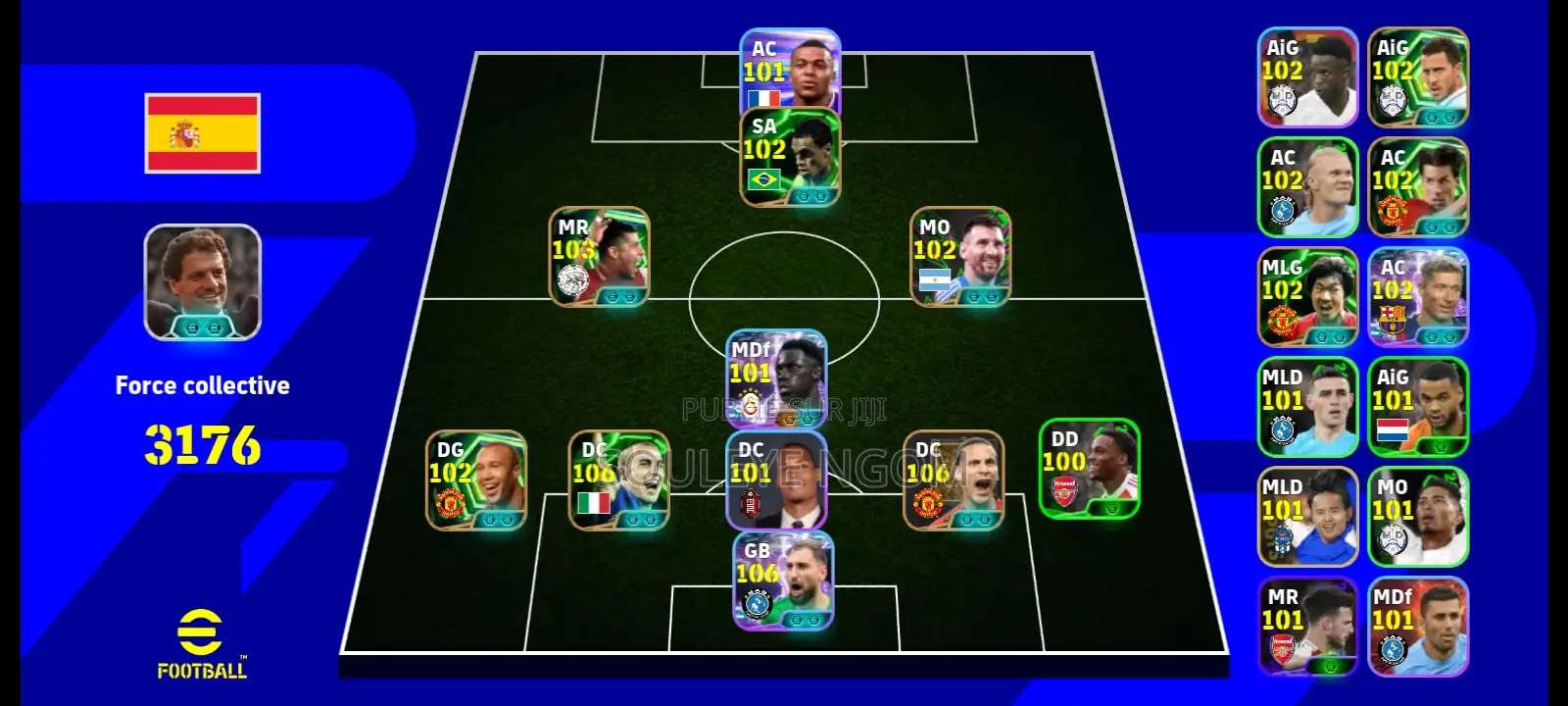Select the DC 106 card with Italian flag
Viewport: 1568px width, 706px height.
(619, 480)
